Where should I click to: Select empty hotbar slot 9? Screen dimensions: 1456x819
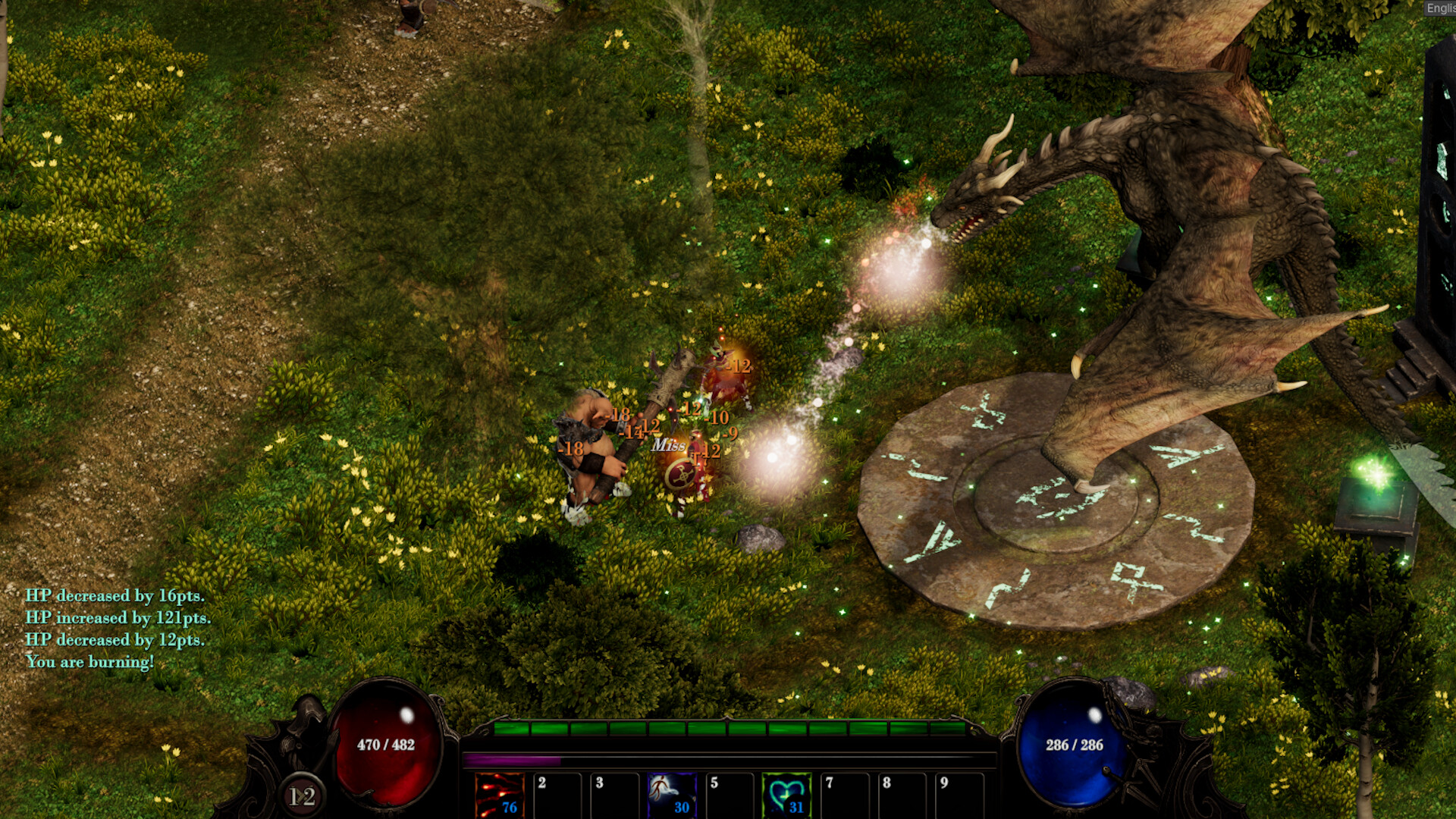click(959, 795)
